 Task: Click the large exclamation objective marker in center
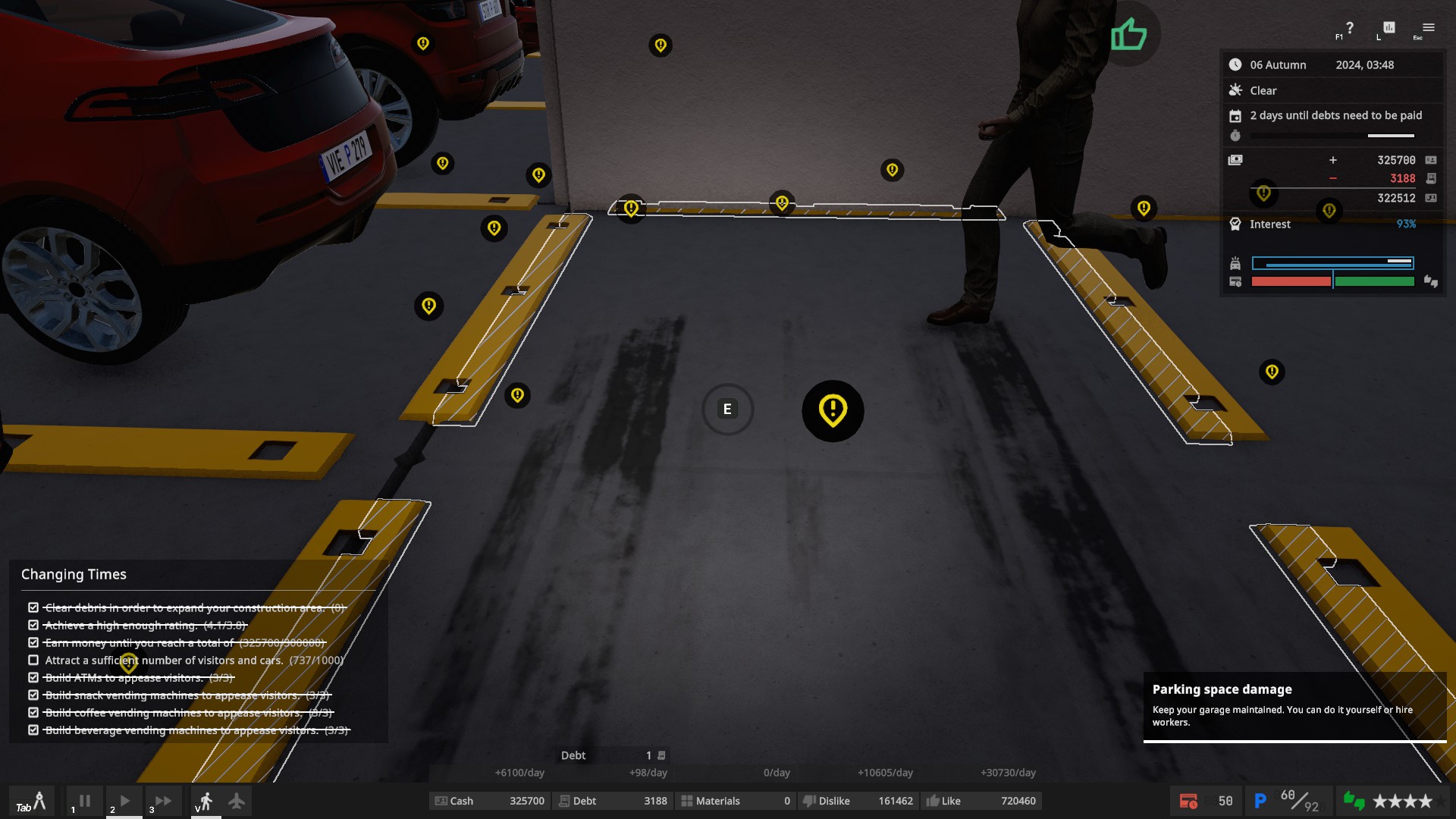[x=832, y=410]
